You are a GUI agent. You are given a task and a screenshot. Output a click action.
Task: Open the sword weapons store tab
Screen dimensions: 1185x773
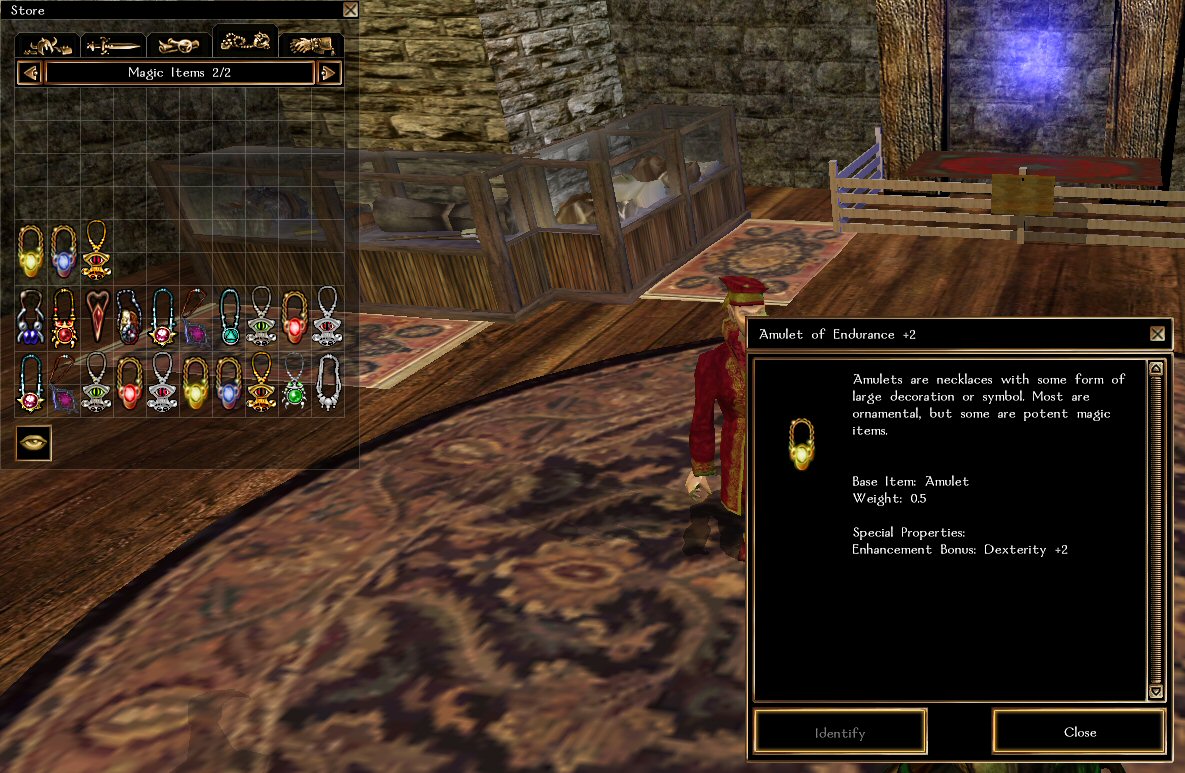[x=113, y=45]
